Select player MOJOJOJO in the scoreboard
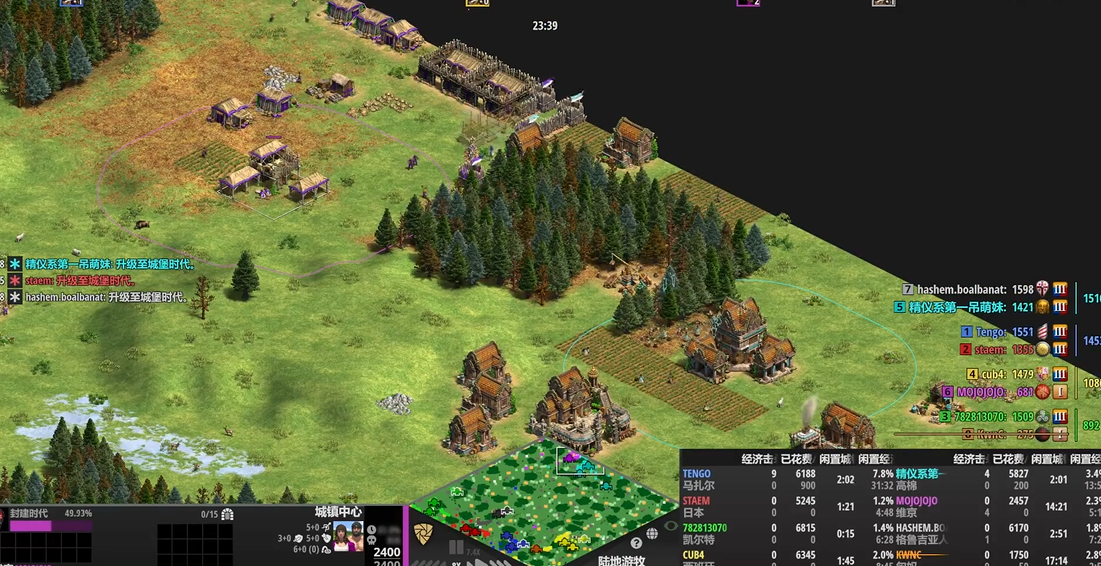This screenshot has height=566, width=1101. pyautogui.click(x=985, y=392)
